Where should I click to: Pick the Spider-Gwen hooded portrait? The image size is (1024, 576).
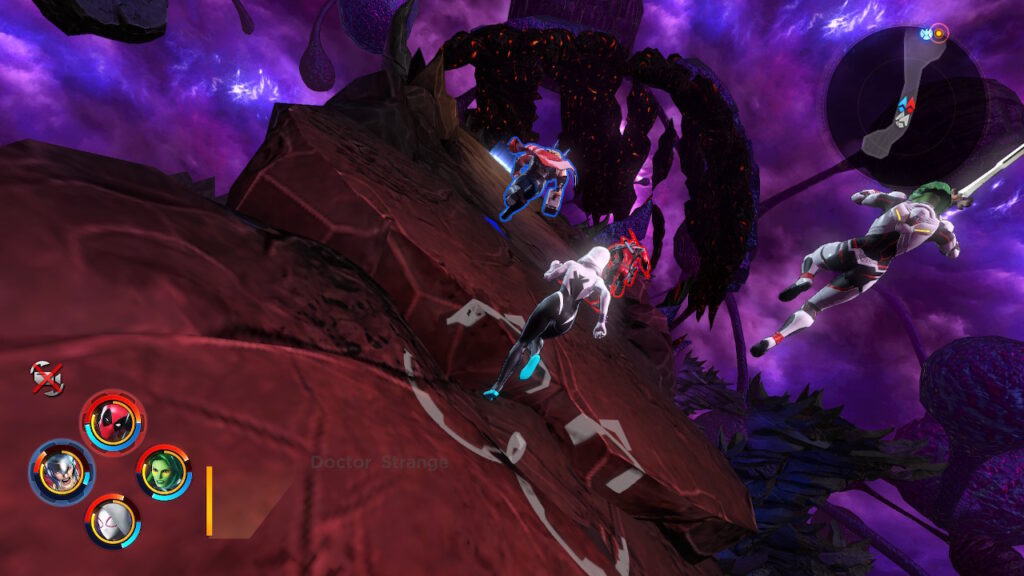[112, 521]
